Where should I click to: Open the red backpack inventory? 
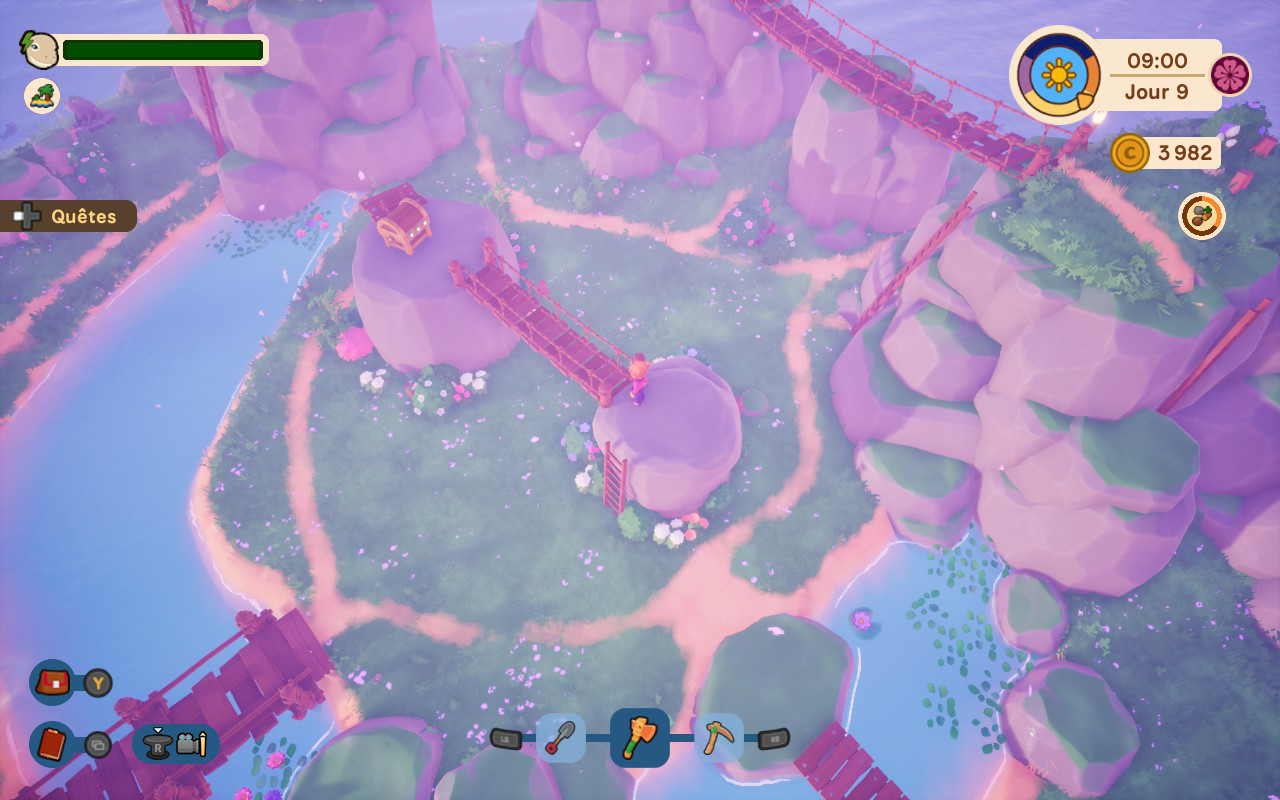[52, 683]
